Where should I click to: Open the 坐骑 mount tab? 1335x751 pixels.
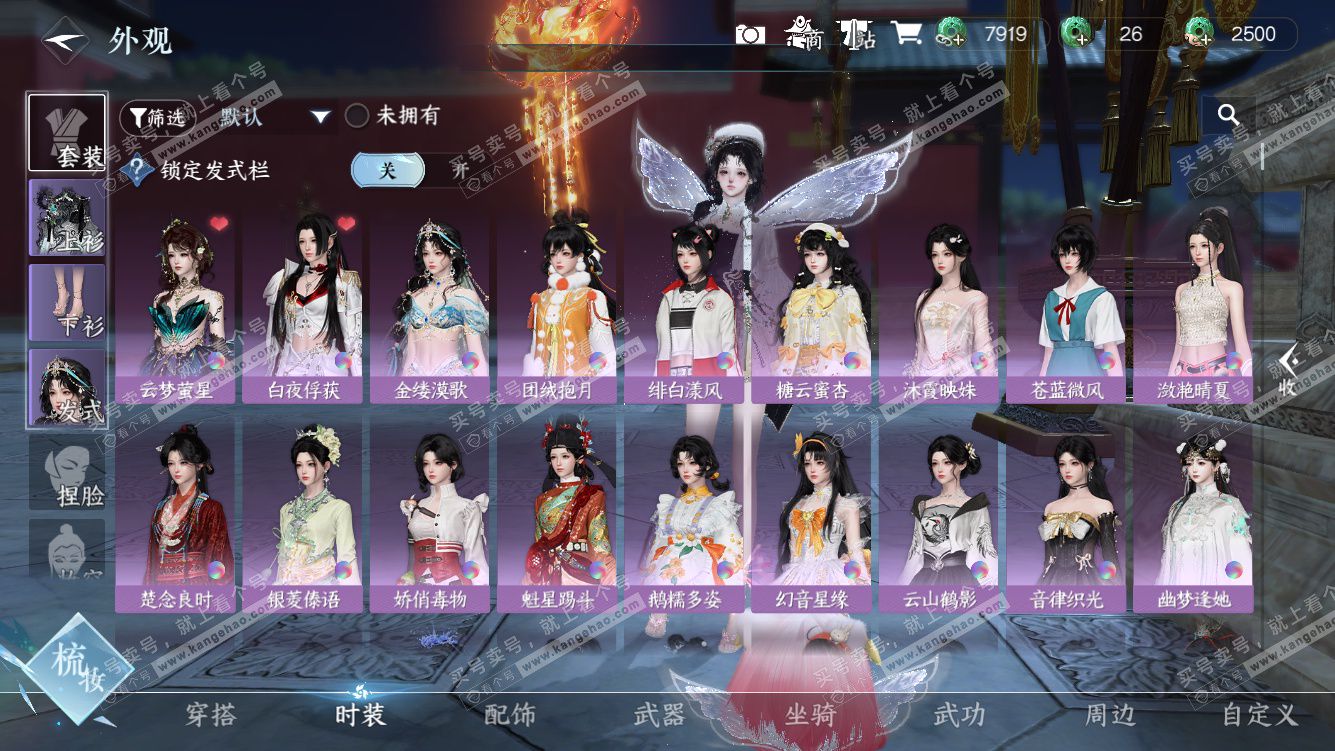(x=809, y=714)
